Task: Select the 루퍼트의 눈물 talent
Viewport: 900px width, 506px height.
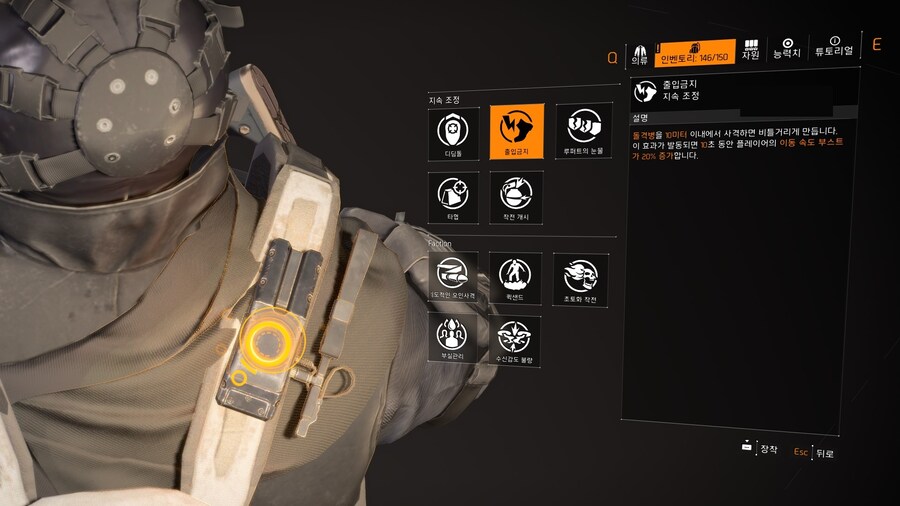Action: [x=582, y=132]
